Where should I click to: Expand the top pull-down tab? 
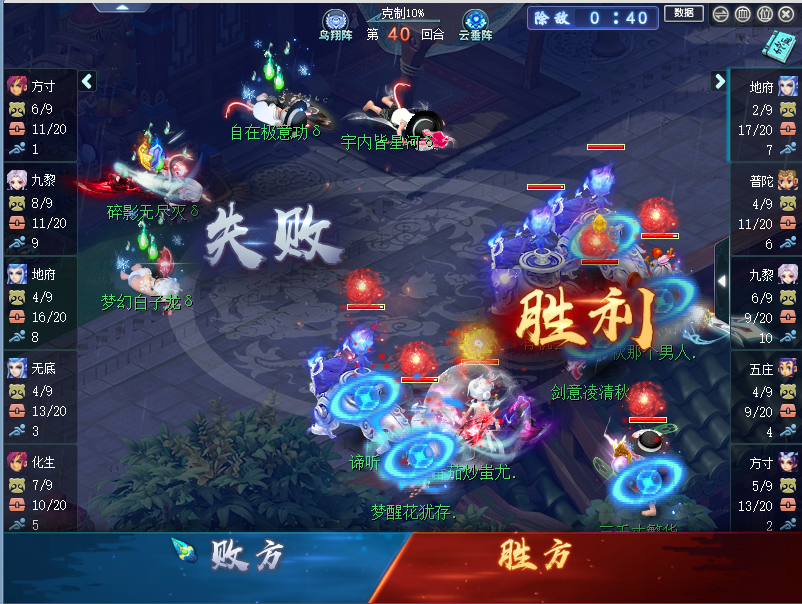tap(122, 6)
